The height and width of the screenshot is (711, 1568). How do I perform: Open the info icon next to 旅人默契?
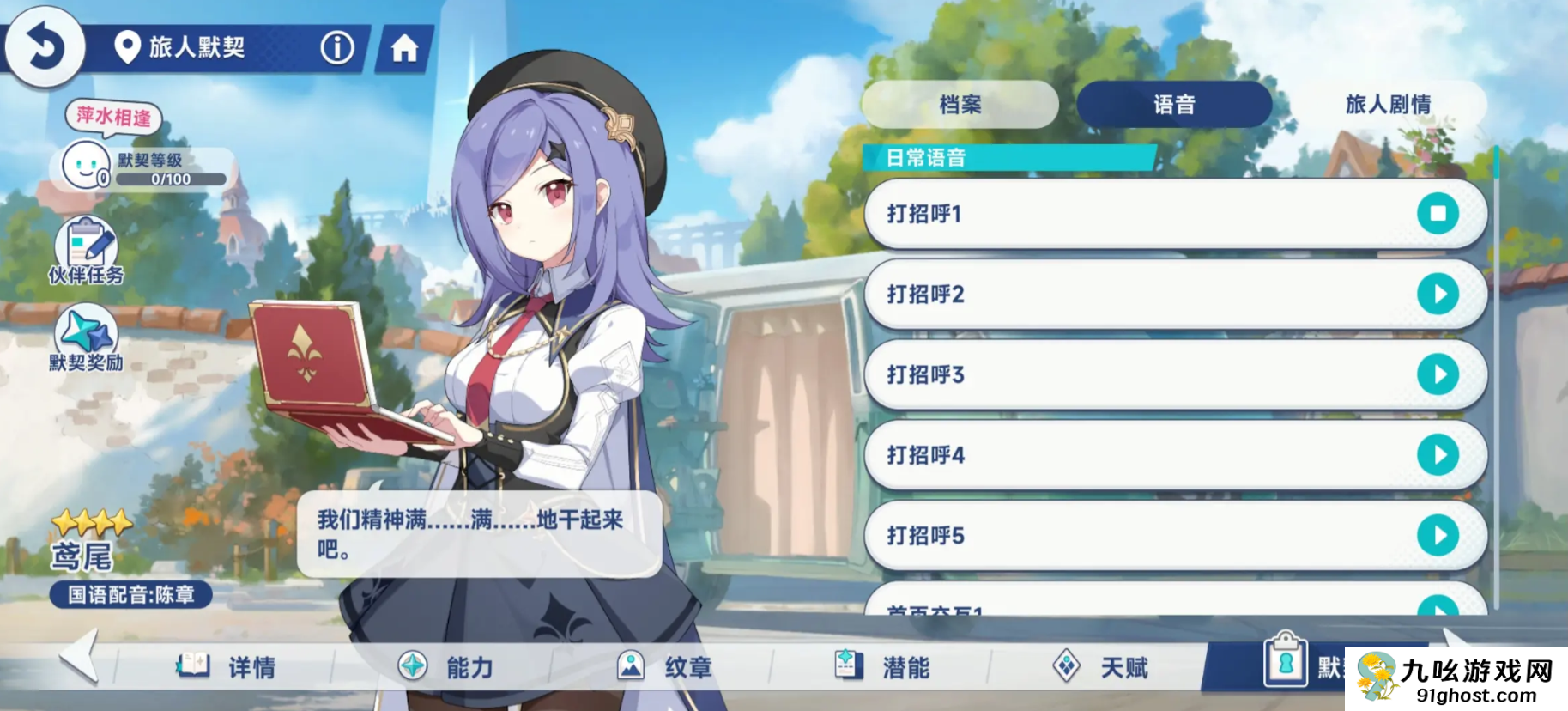(337, 49)
